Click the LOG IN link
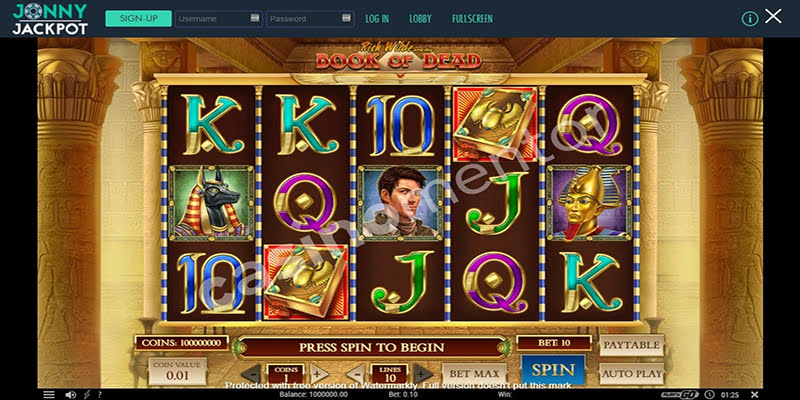Screen dimensions: 800x400 coord(377,18)
